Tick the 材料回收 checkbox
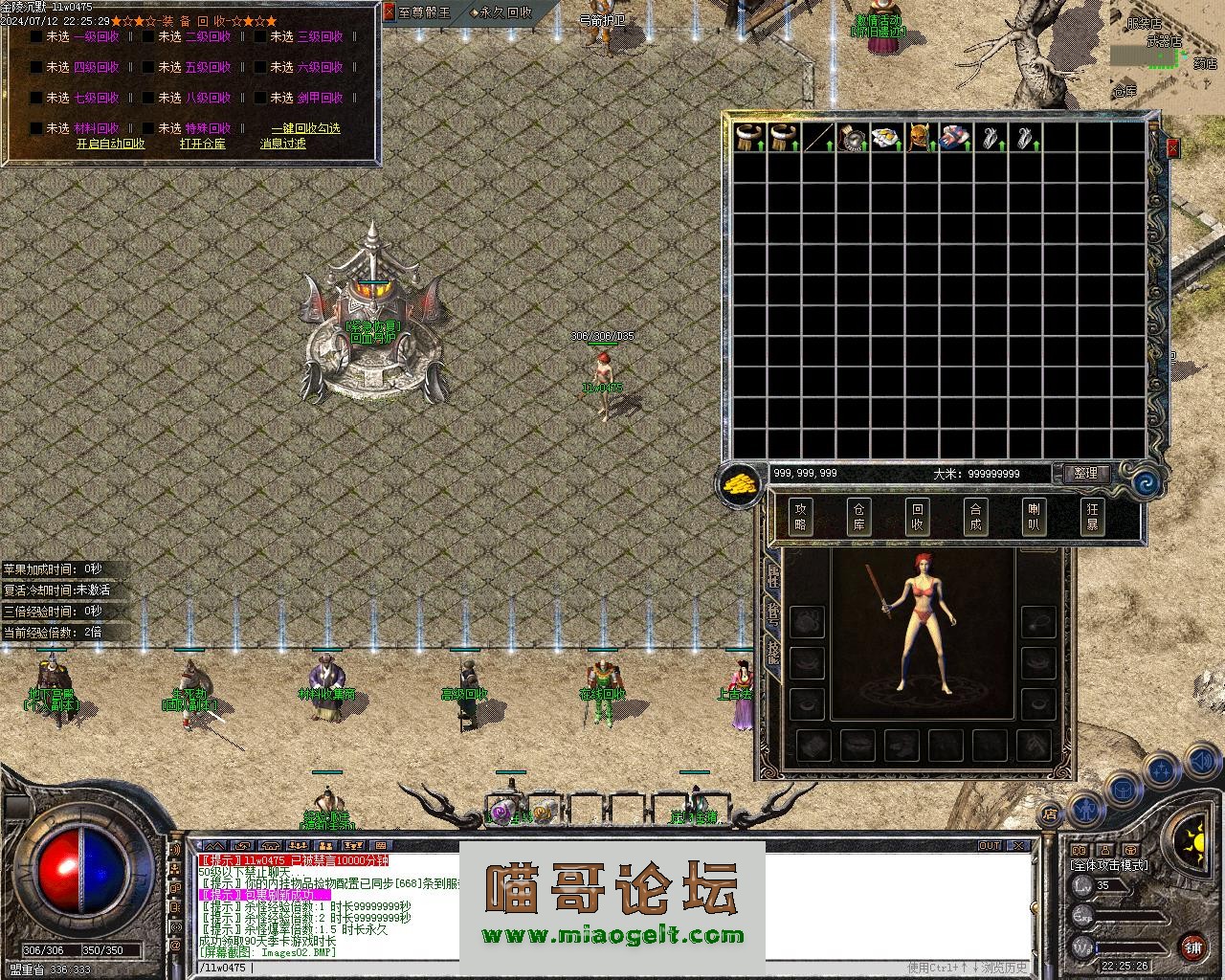 pyautogui.click(x=36, y=128)
